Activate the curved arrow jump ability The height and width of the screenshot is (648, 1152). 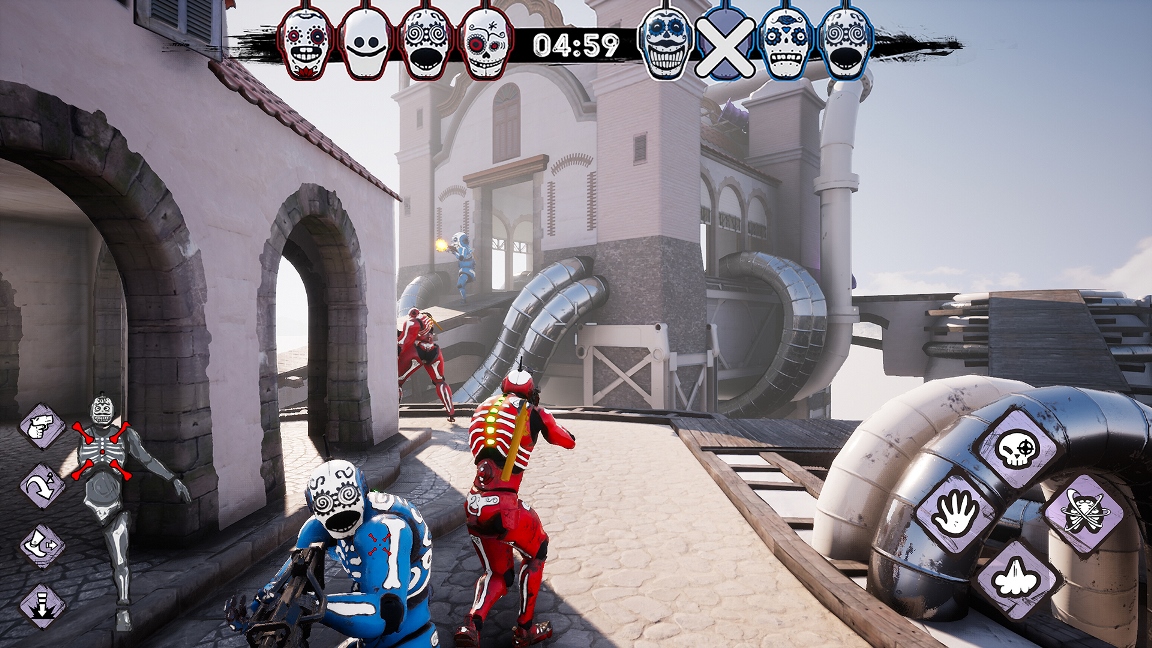tap(42, 486)
